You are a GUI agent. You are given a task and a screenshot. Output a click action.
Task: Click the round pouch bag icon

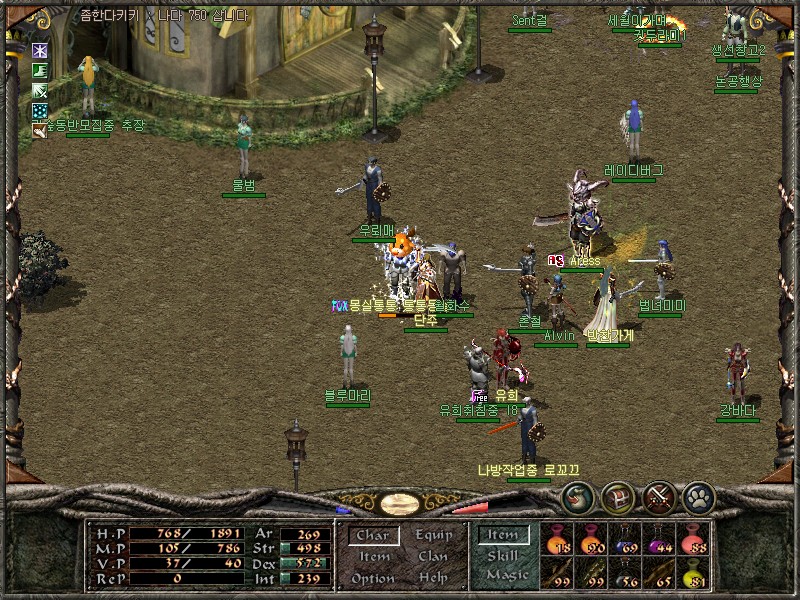(x=577, y=496)
